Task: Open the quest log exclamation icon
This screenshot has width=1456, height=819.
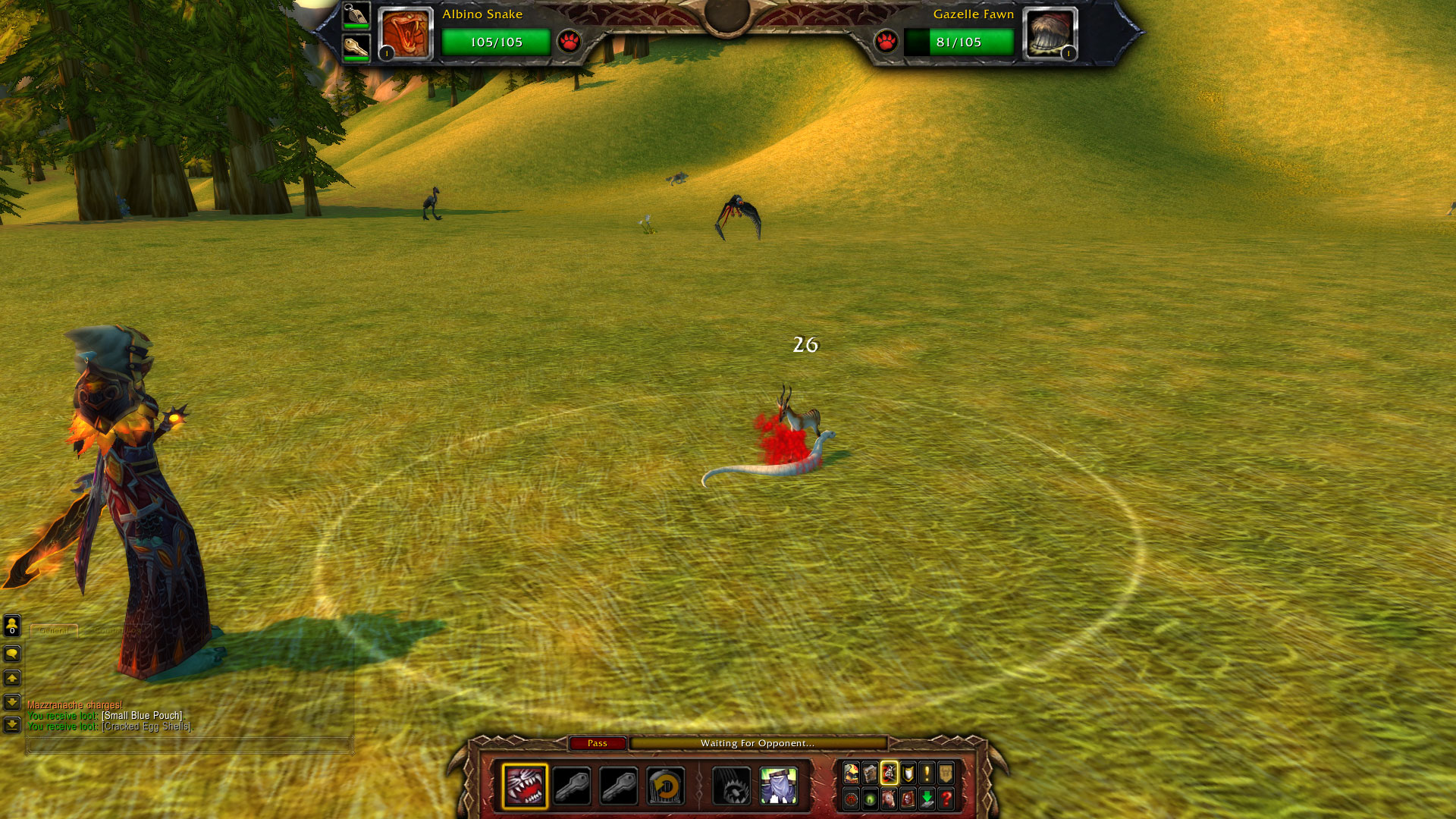Action: pos(927,773)
